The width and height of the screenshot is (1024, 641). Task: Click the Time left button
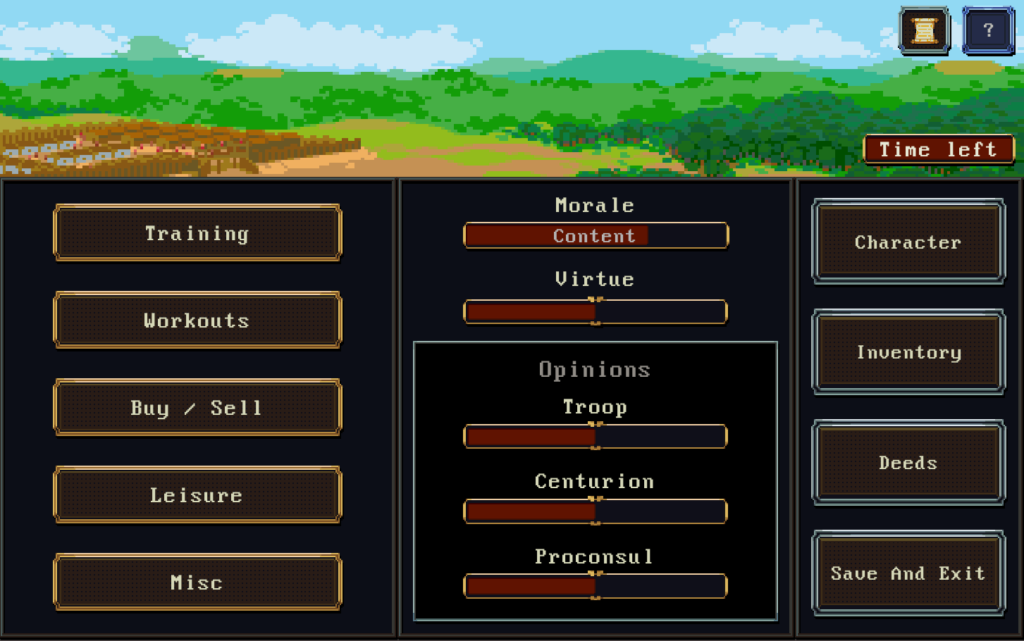coord(938,150)
